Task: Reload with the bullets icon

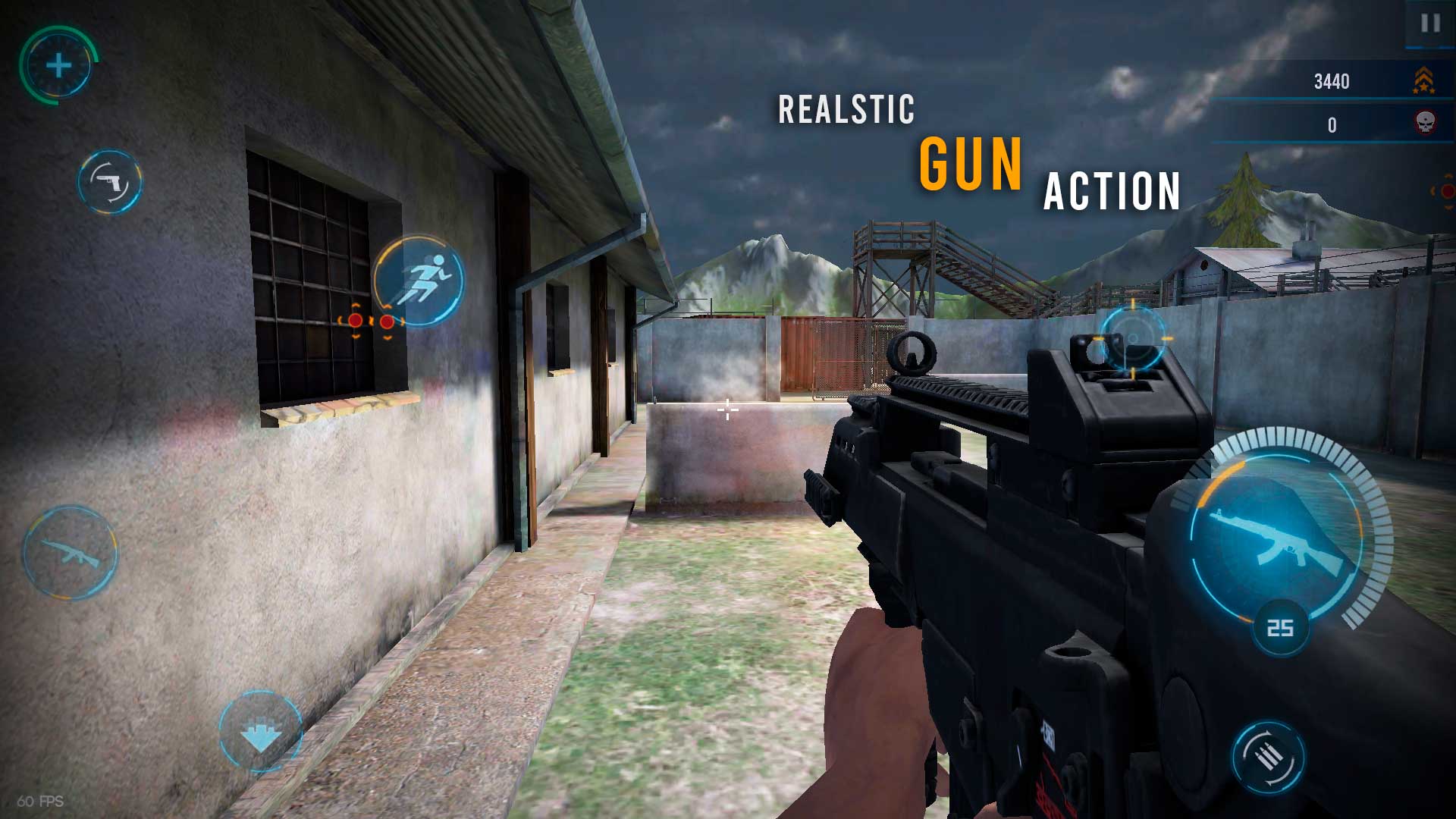Action: [1268, 757]
